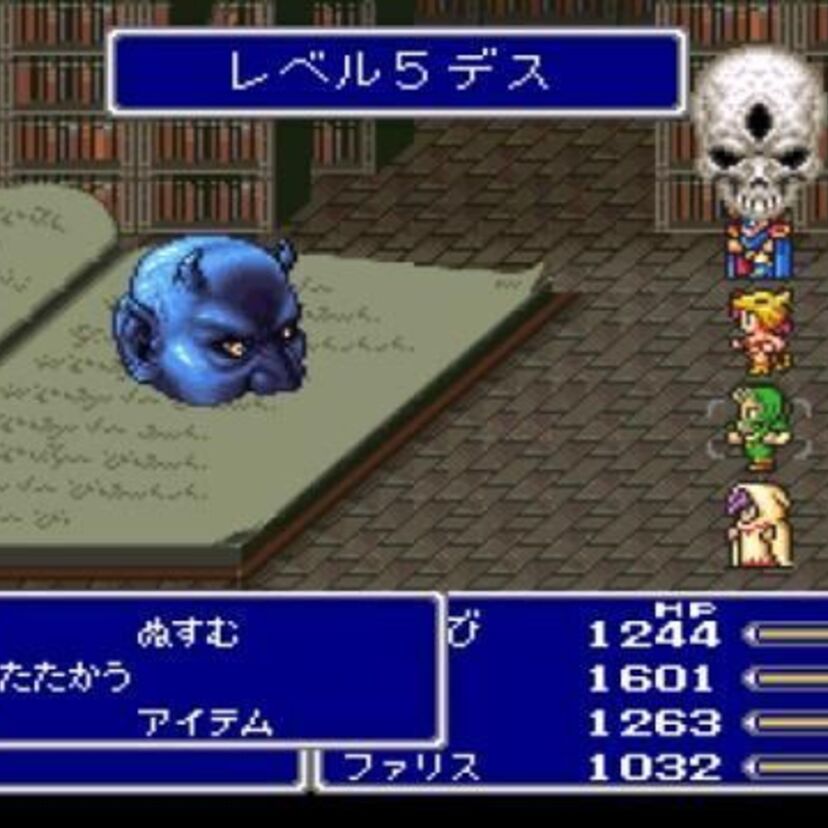
Task: Choose the たたかう (Fight) command
Action: [66, 678]
